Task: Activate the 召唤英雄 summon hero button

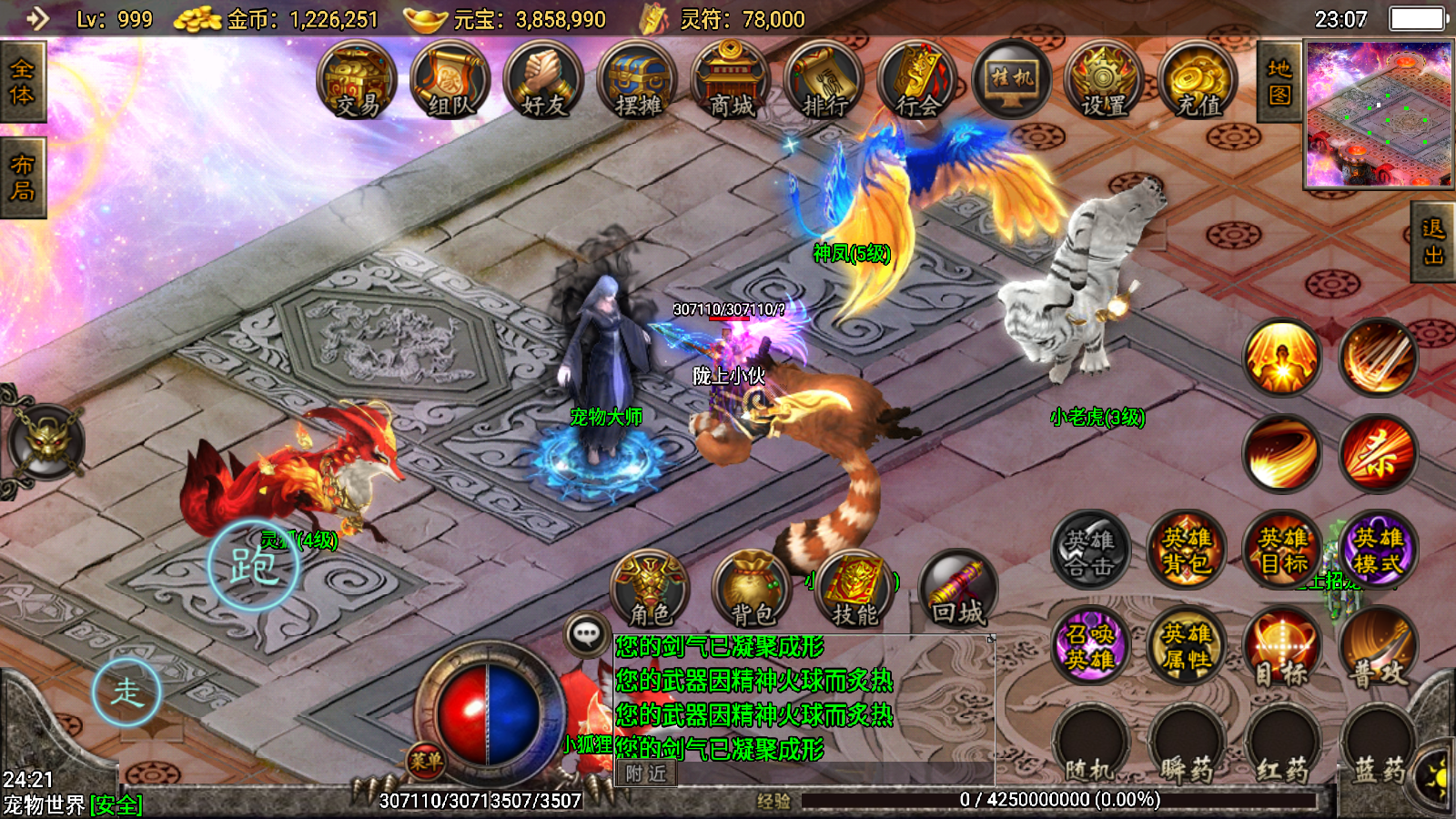Action: [x=1090, y=645]
